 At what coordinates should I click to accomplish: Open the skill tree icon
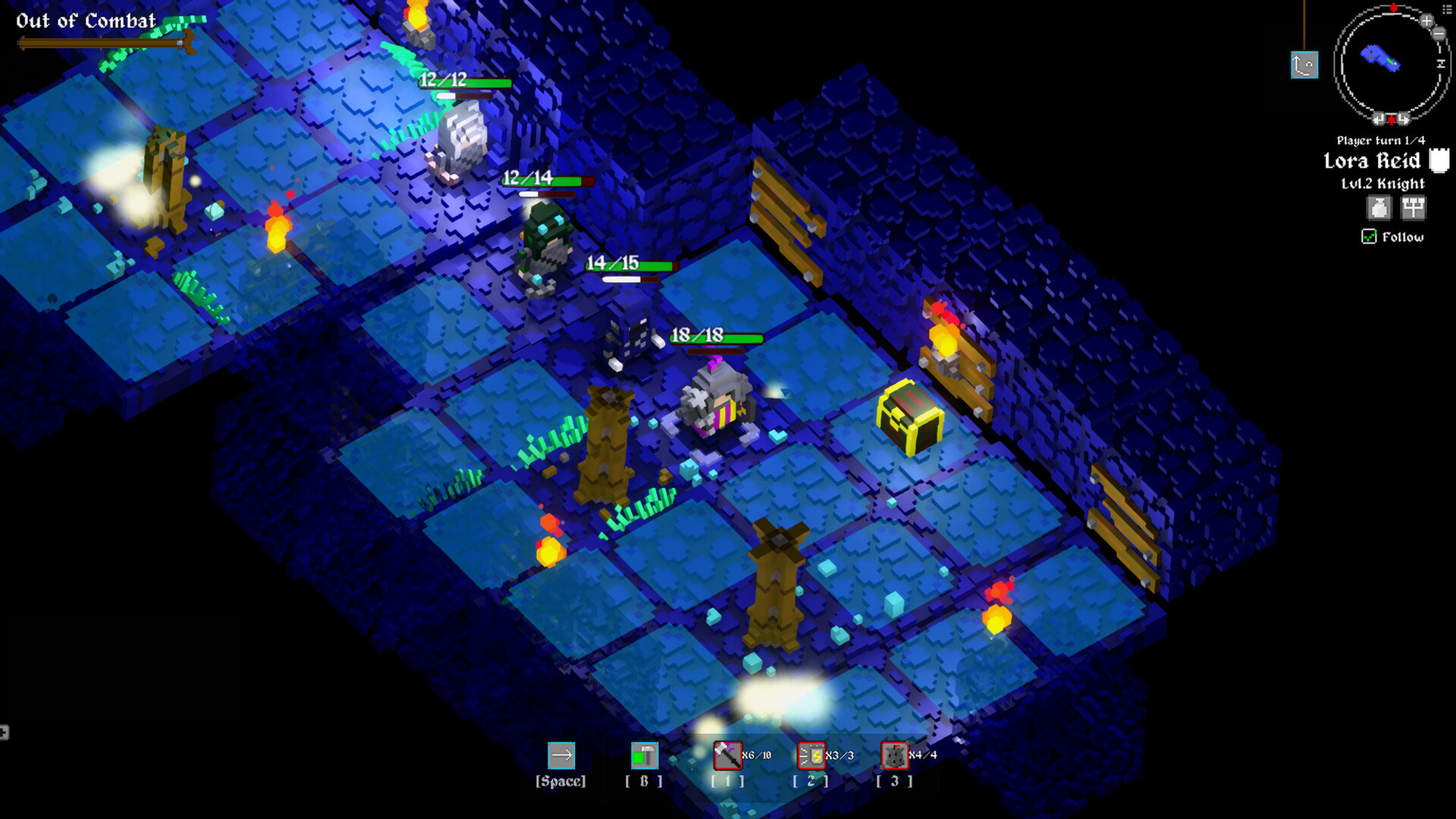[x=1413, y=208]
